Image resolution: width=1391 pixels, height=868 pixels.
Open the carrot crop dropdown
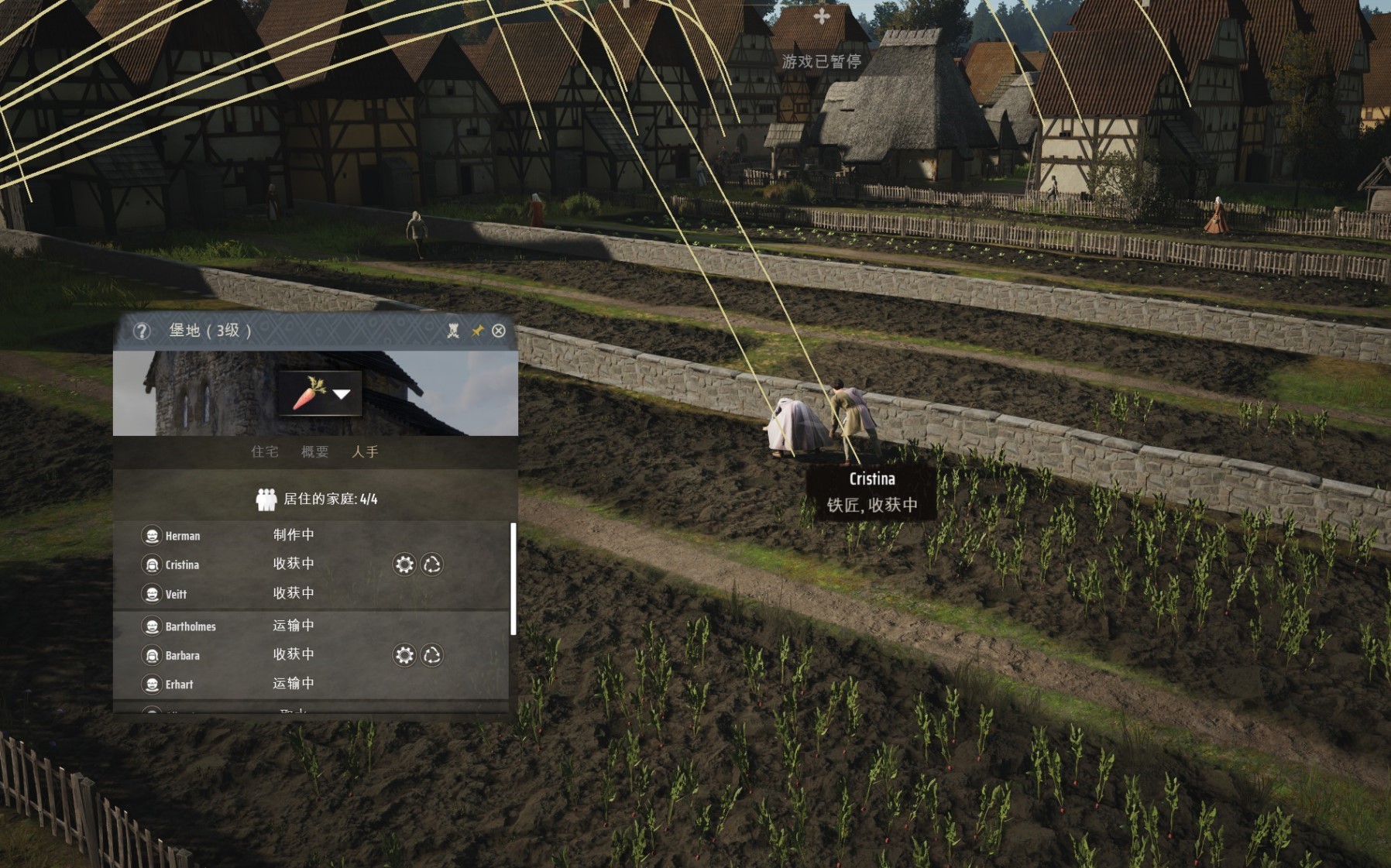pyautogui.click(x=320, y=393)
